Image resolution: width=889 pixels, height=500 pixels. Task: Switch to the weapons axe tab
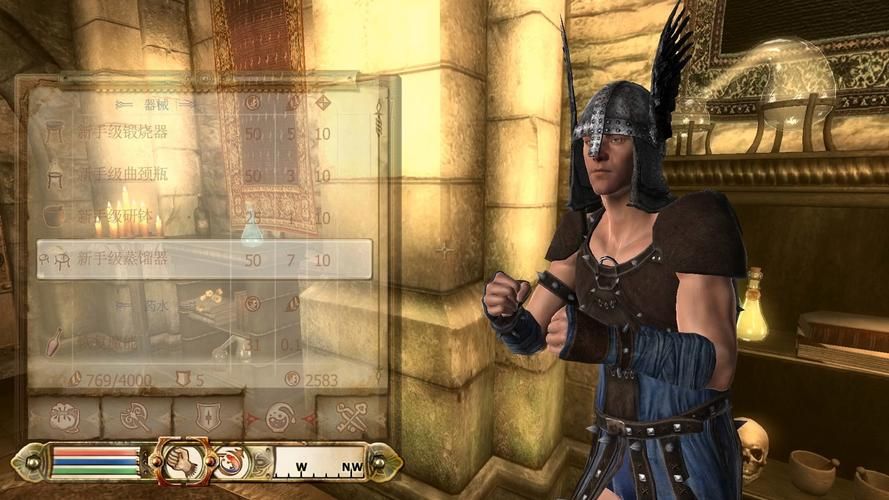(135, 417)
